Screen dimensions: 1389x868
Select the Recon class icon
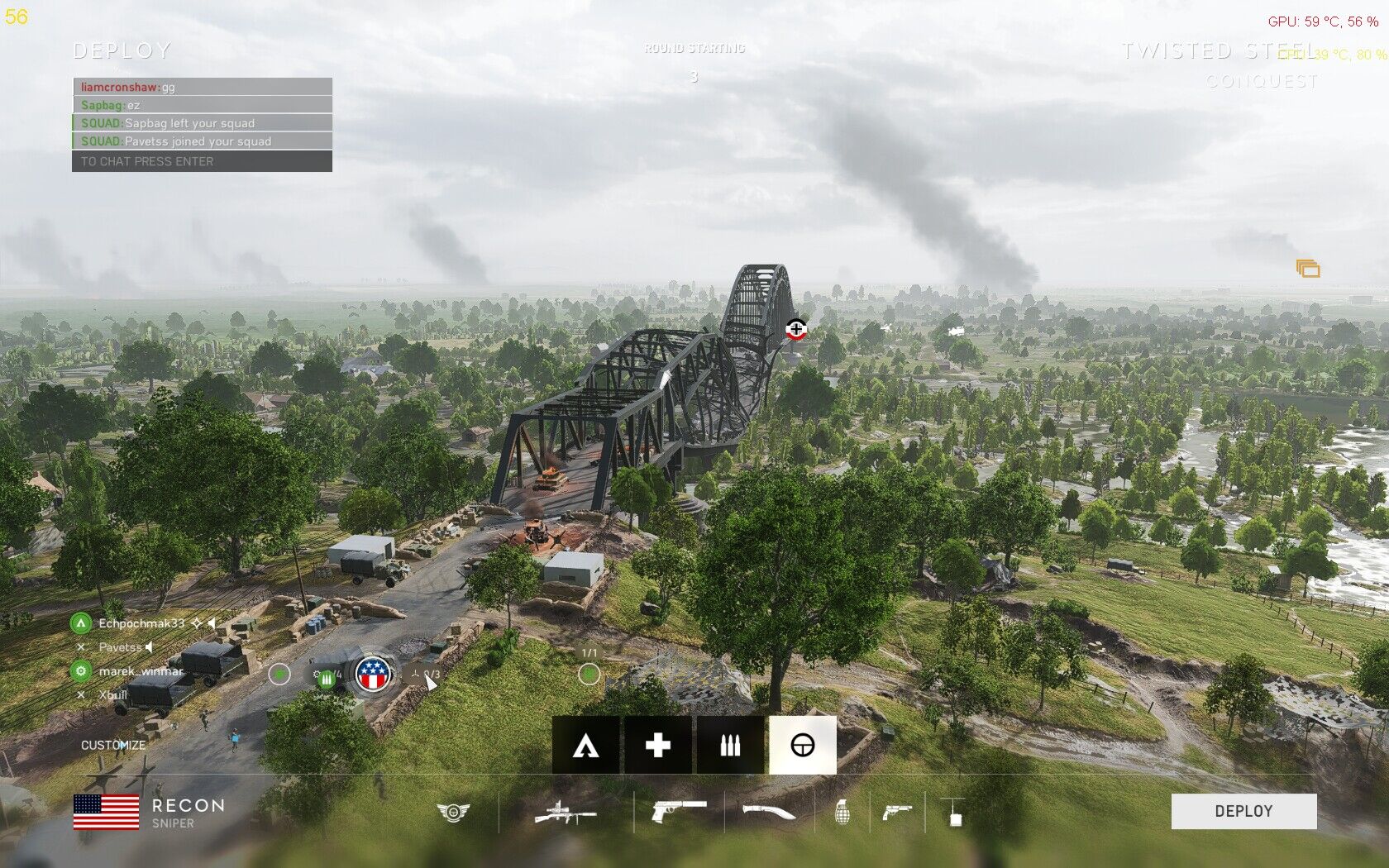(802, 746)
